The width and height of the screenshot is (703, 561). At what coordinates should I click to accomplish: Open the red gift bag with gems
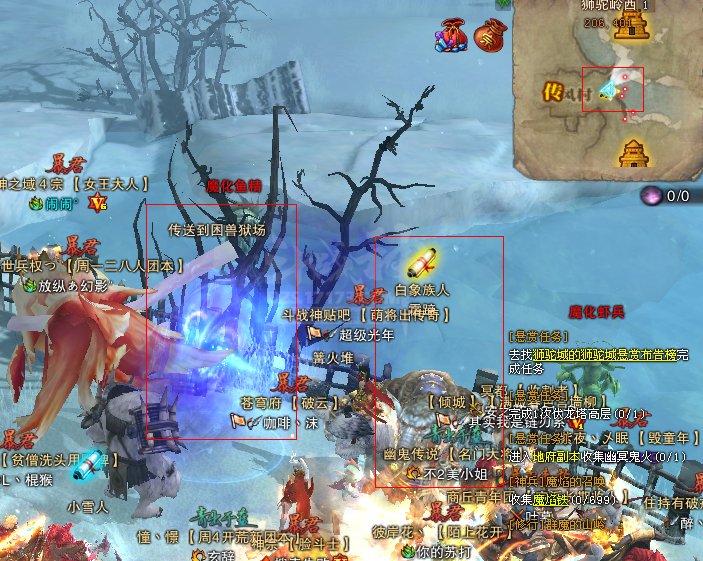(452, 37)
